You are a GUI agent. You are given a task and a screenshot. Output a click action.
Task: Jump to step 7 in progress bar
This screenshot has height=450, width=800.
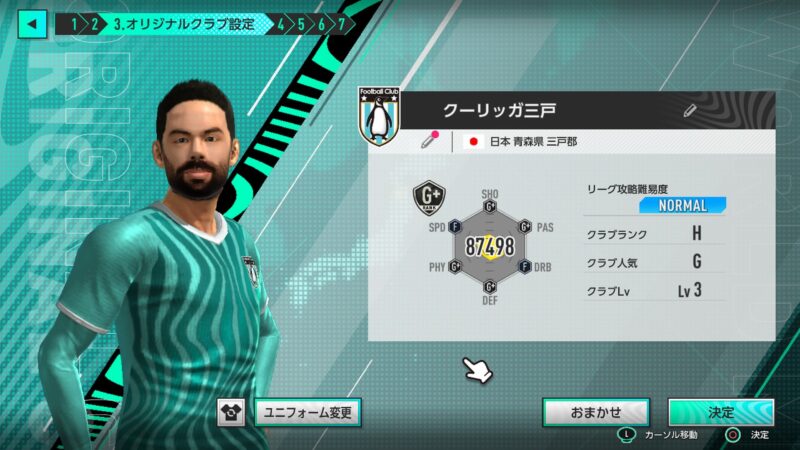tap(342, 22)
